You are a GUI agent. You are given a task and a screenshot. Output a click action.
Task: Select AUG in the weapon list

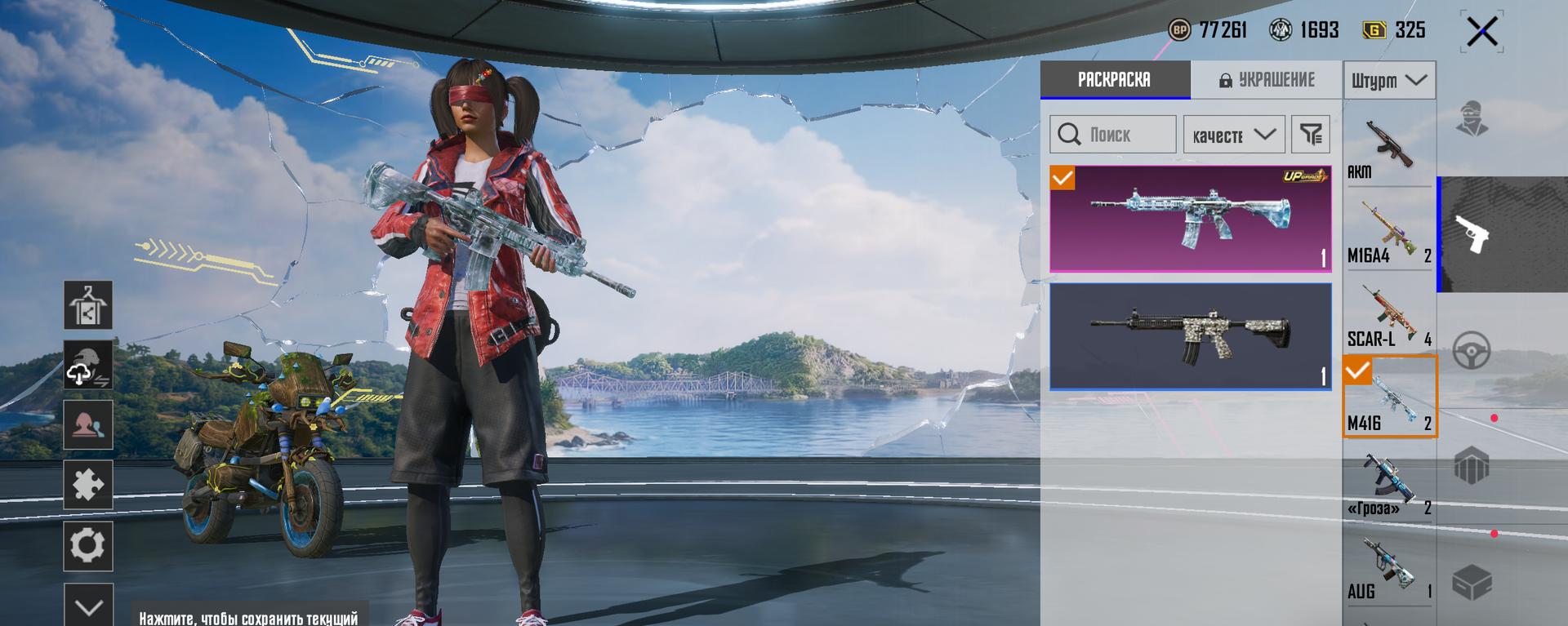(x=1388, y=569)
